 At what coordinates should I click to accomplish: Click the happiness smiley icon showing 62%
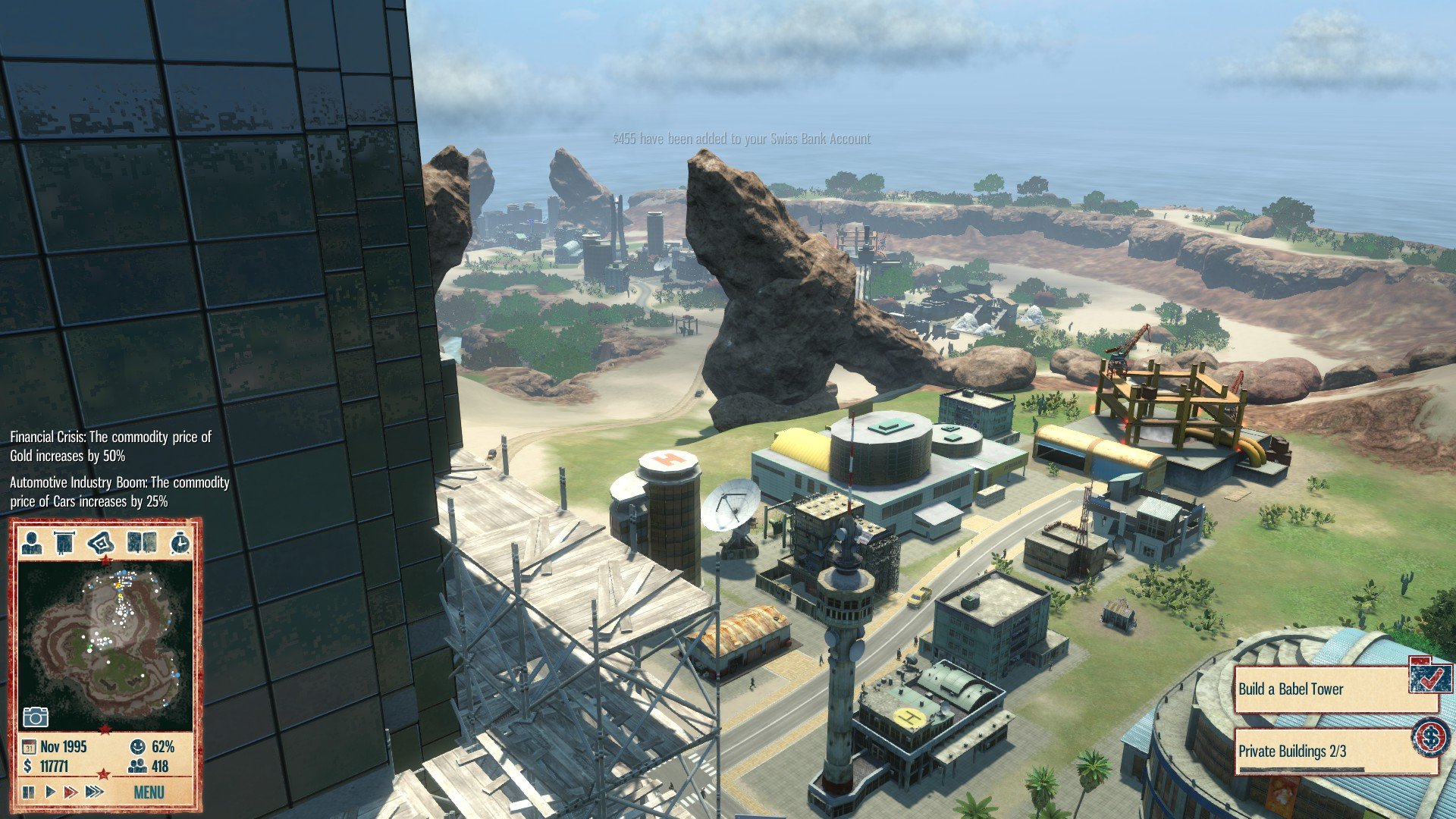(138, 747)
